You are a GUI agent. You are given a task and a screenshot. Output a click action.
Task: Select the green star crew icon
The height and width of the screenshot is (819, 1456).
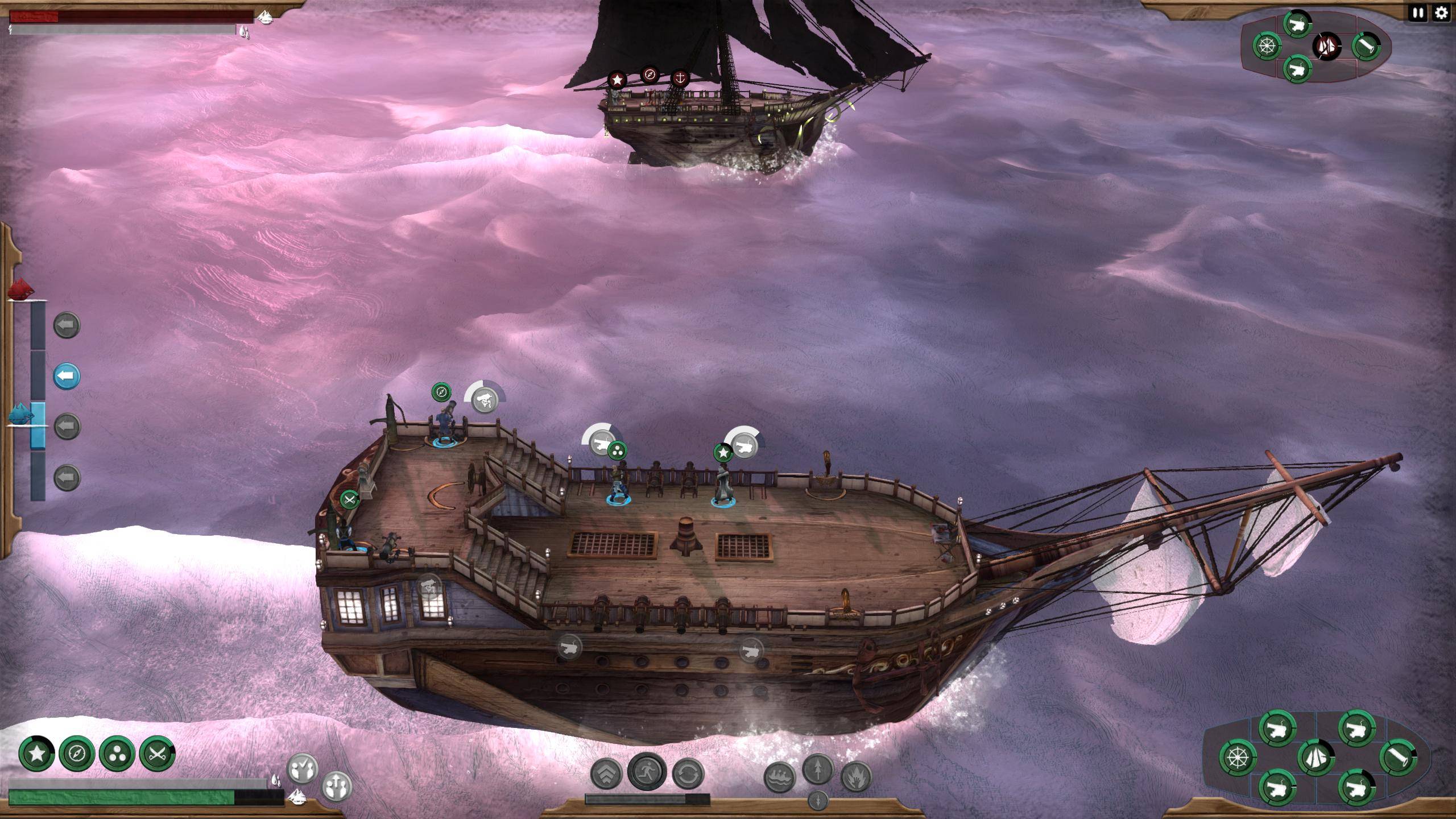[37, 754]
